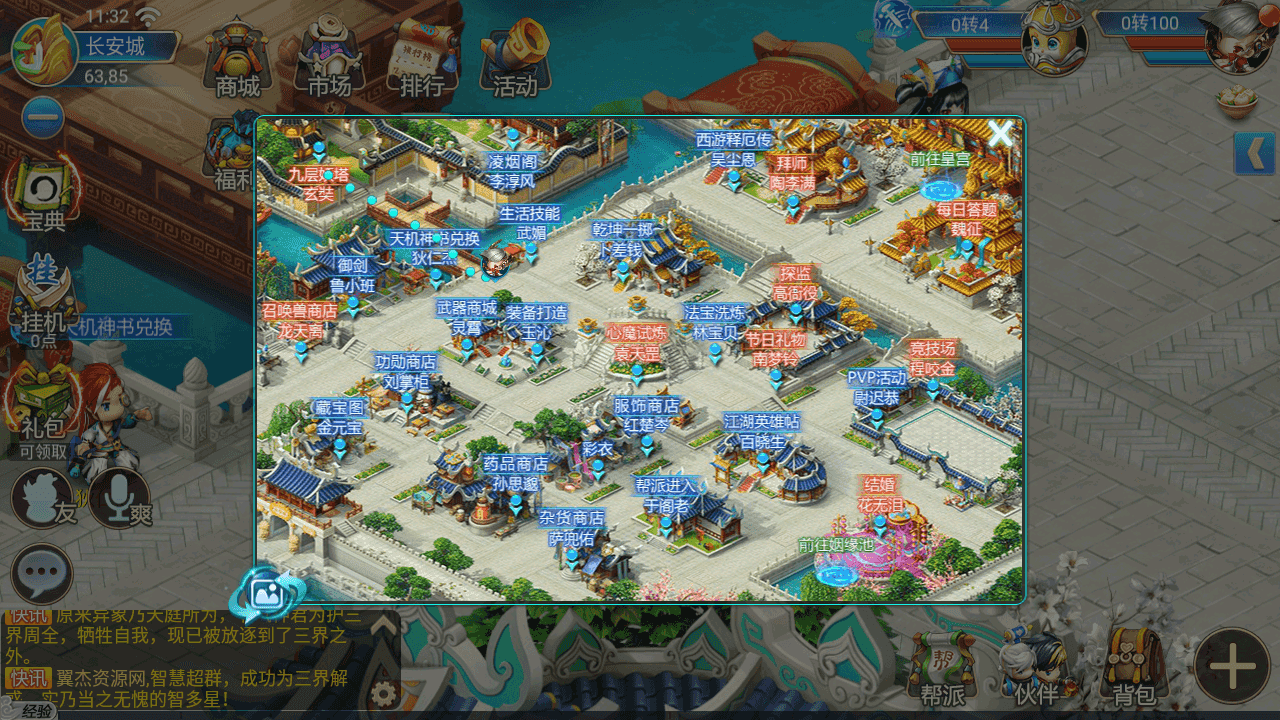
Task: Open the chat speech bubble button
Action: 42,574
